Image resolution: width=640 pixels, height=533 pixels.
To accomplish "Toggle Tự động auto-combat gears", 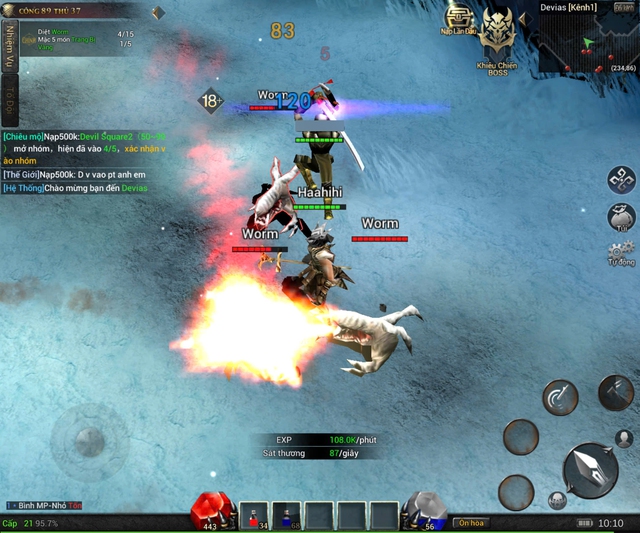I will 621,253.
